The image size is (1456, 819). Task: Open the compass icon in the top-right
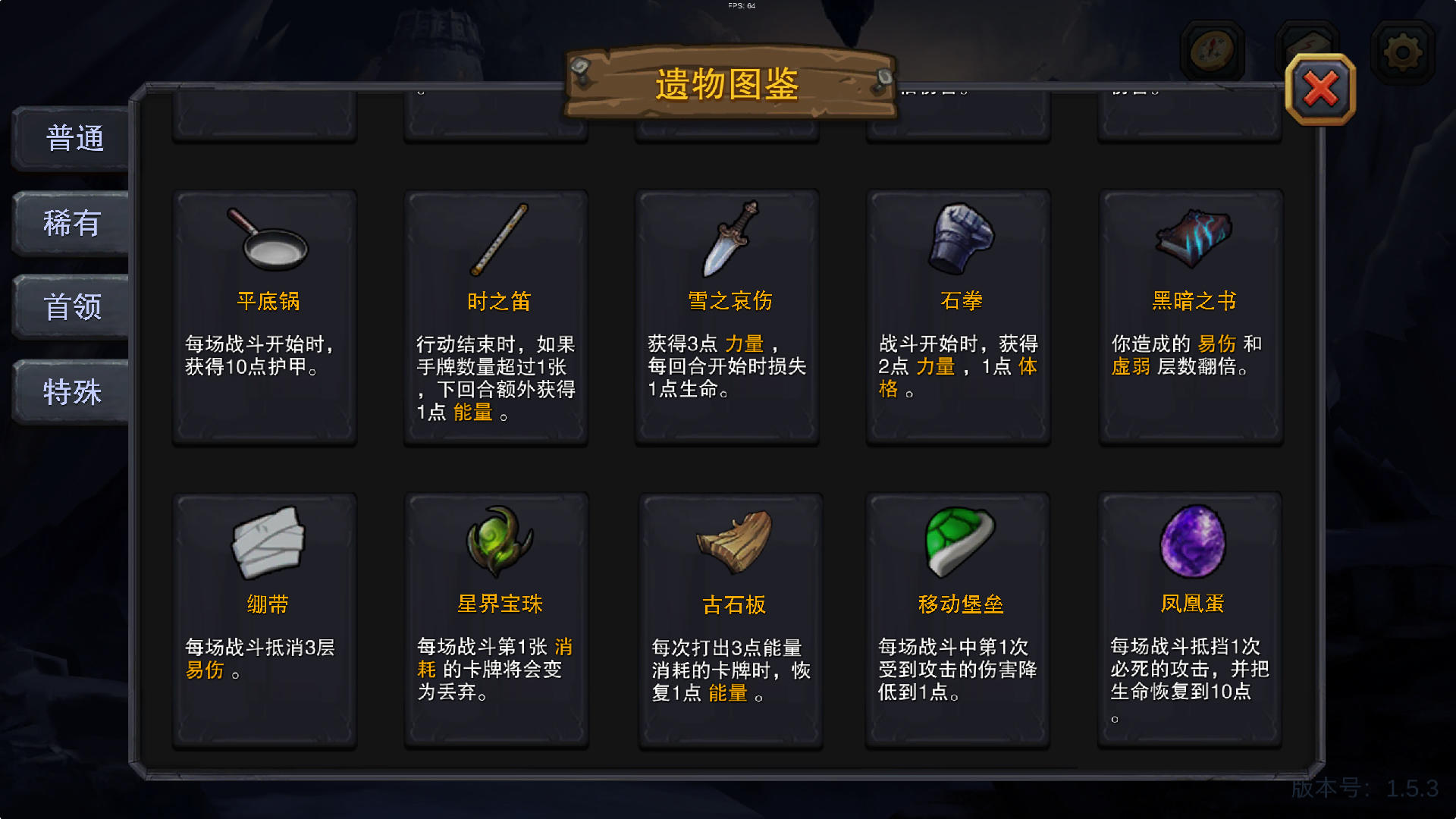(x=1211, y=49)
